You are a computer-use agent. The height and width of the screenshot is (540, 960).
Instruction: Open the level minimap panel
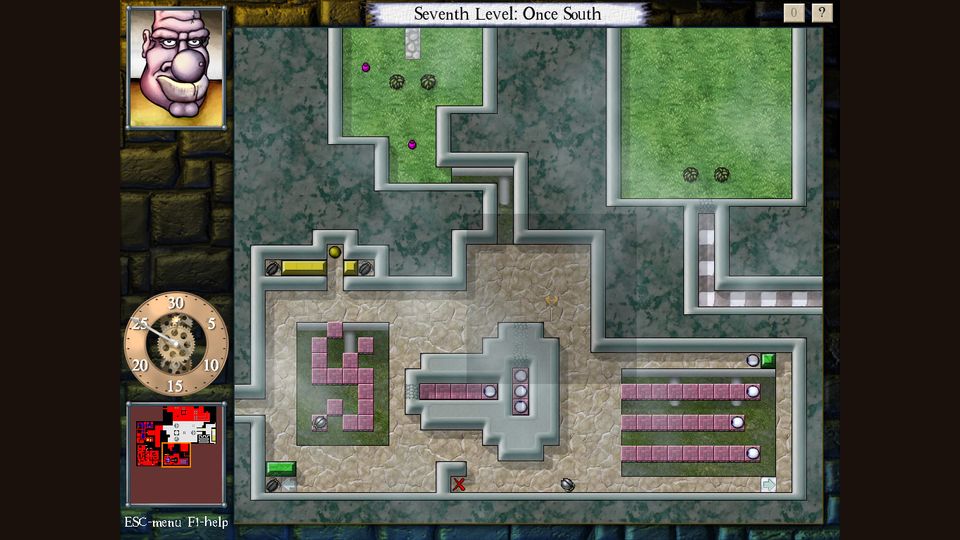tap(177, 453)
